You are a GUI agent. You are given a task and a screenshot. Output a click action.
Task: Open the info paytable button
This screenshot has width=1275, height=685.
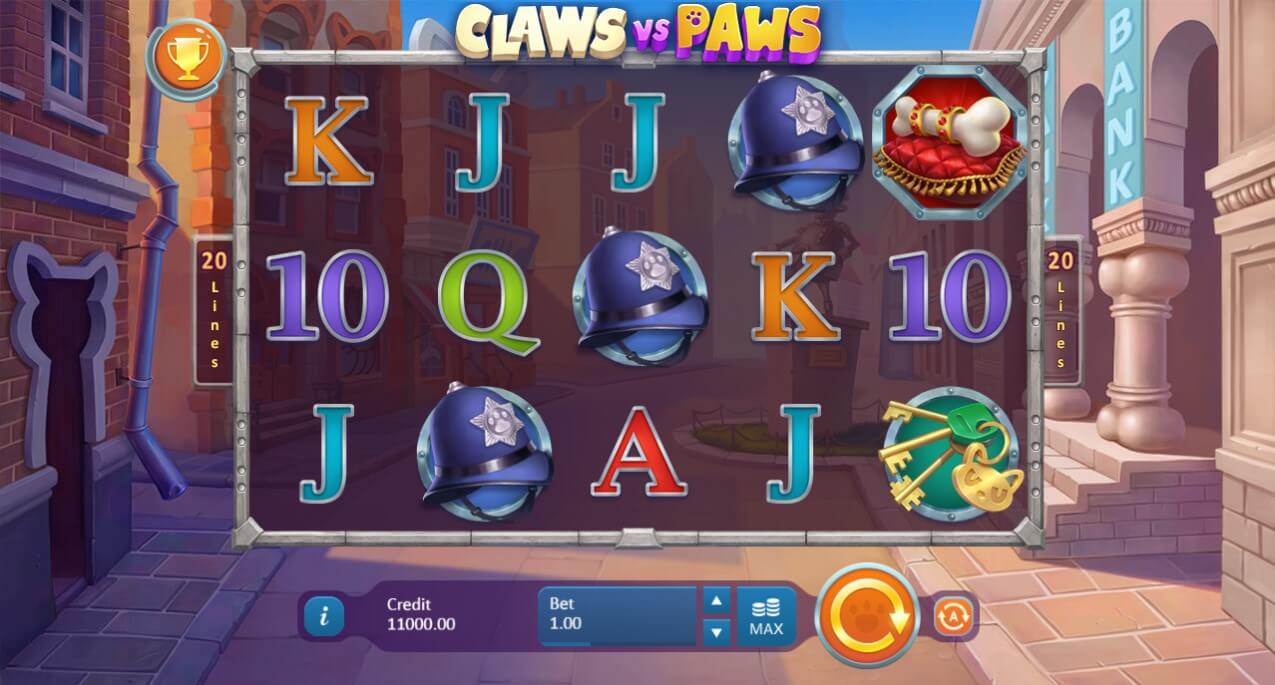pyautogui.click(x=323, y=616)
